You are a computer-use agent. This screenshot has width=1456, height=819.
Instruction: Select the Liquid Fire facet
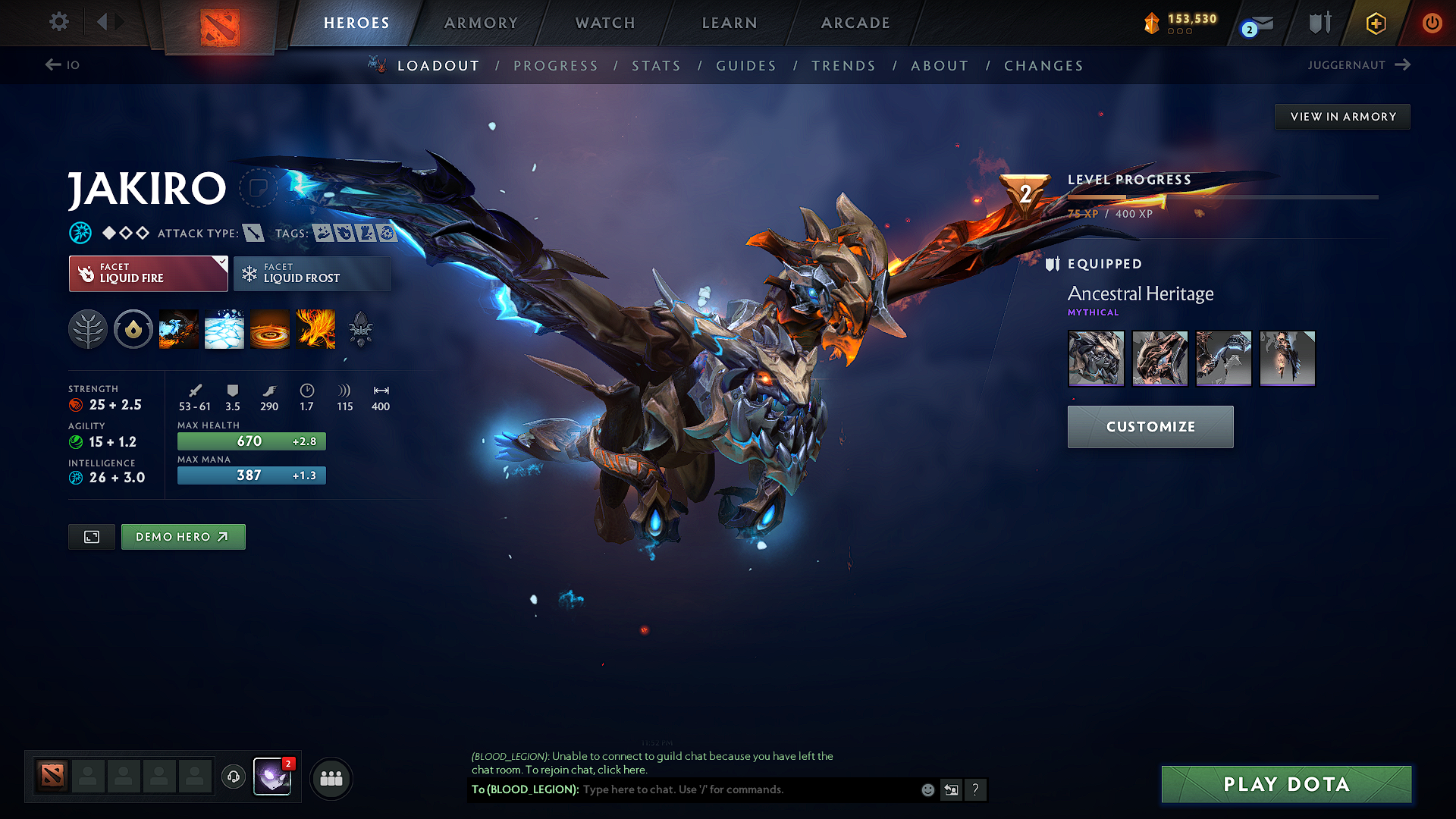[x=144, y=273]
